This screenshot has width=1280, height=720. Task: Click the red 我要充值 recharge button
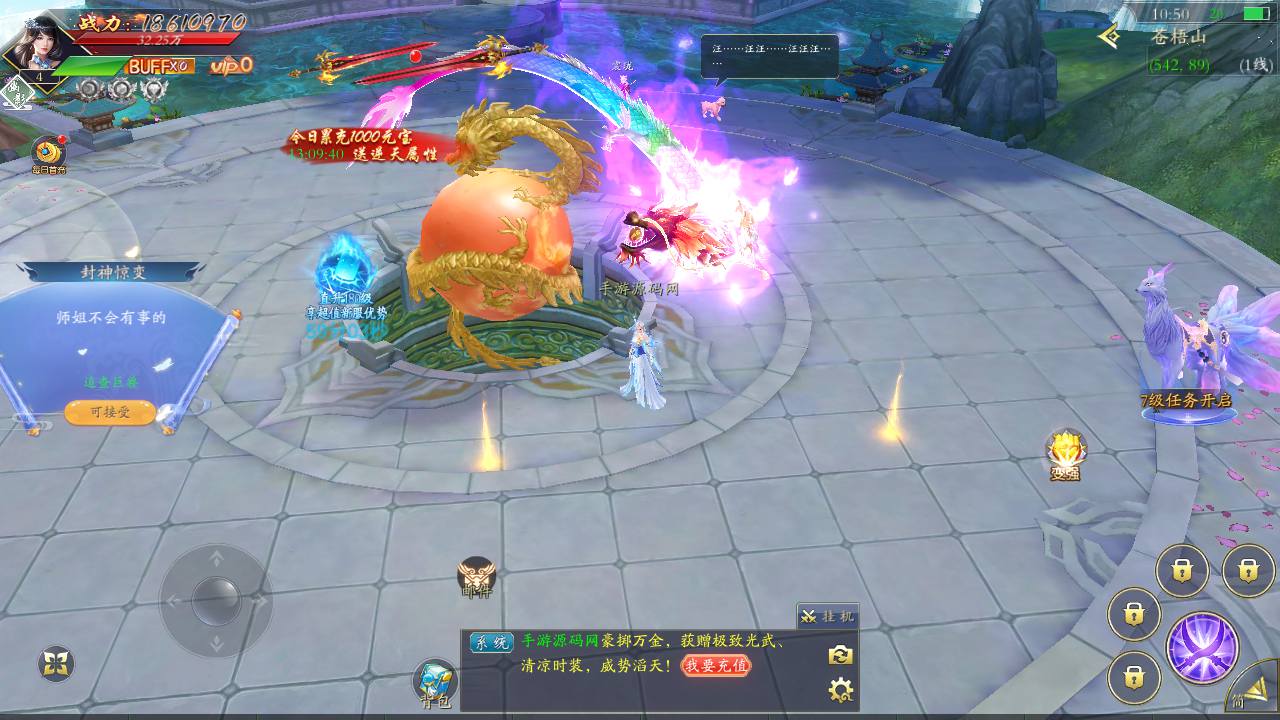coord(715,665)
